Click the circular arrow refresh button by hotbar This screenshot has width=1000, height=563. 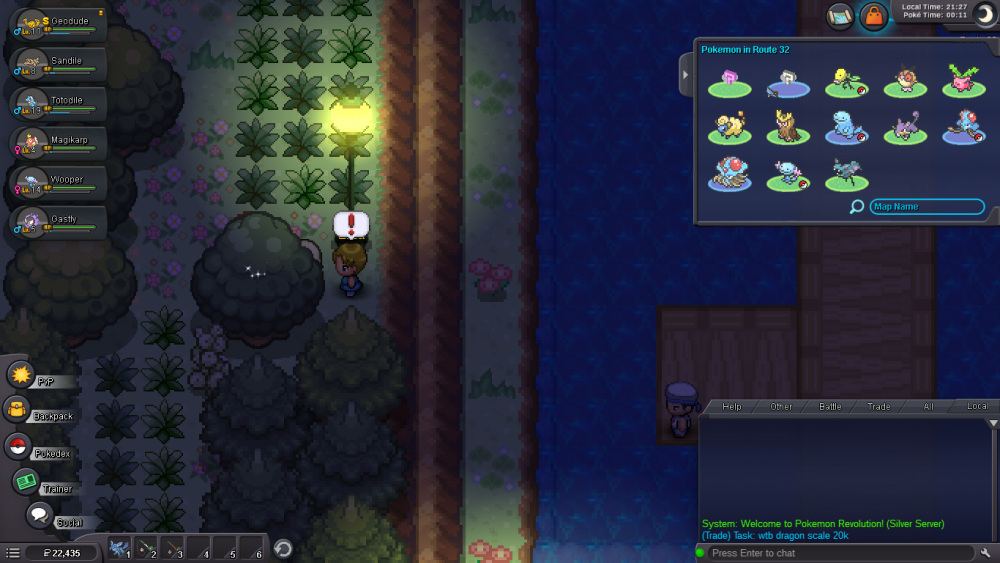(x=283, y=548)
